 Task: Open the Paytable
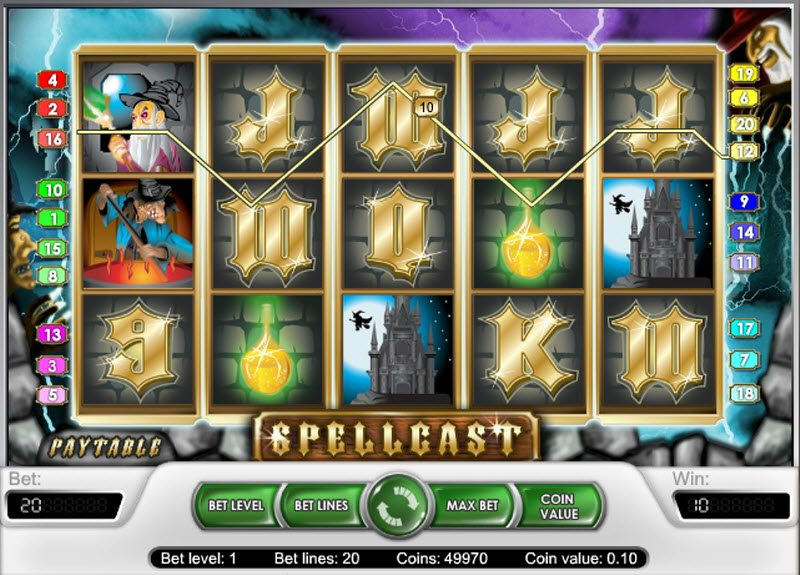pos(103,444)
